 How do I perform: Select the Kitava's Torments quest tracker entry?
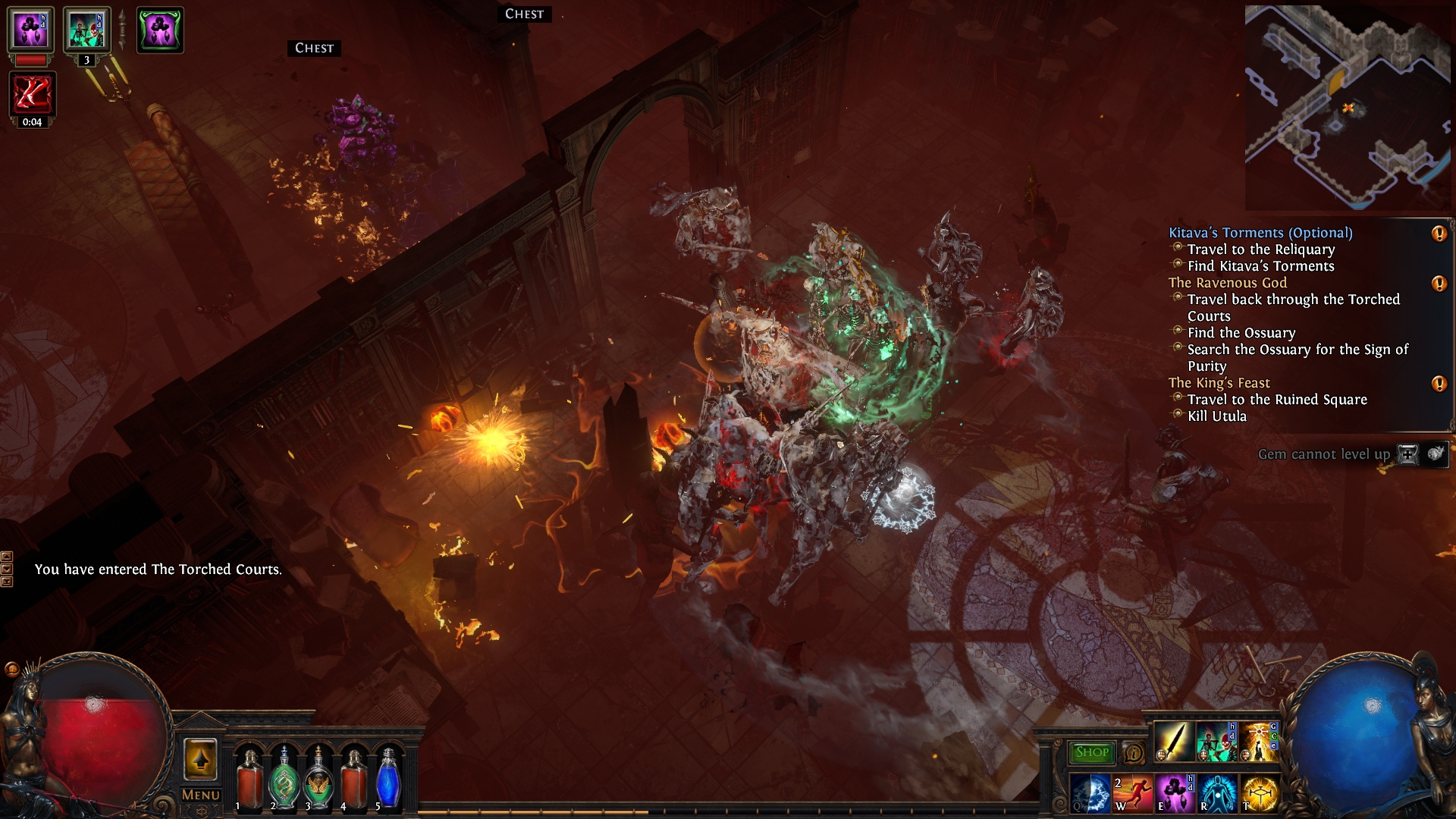(1260, 233)
